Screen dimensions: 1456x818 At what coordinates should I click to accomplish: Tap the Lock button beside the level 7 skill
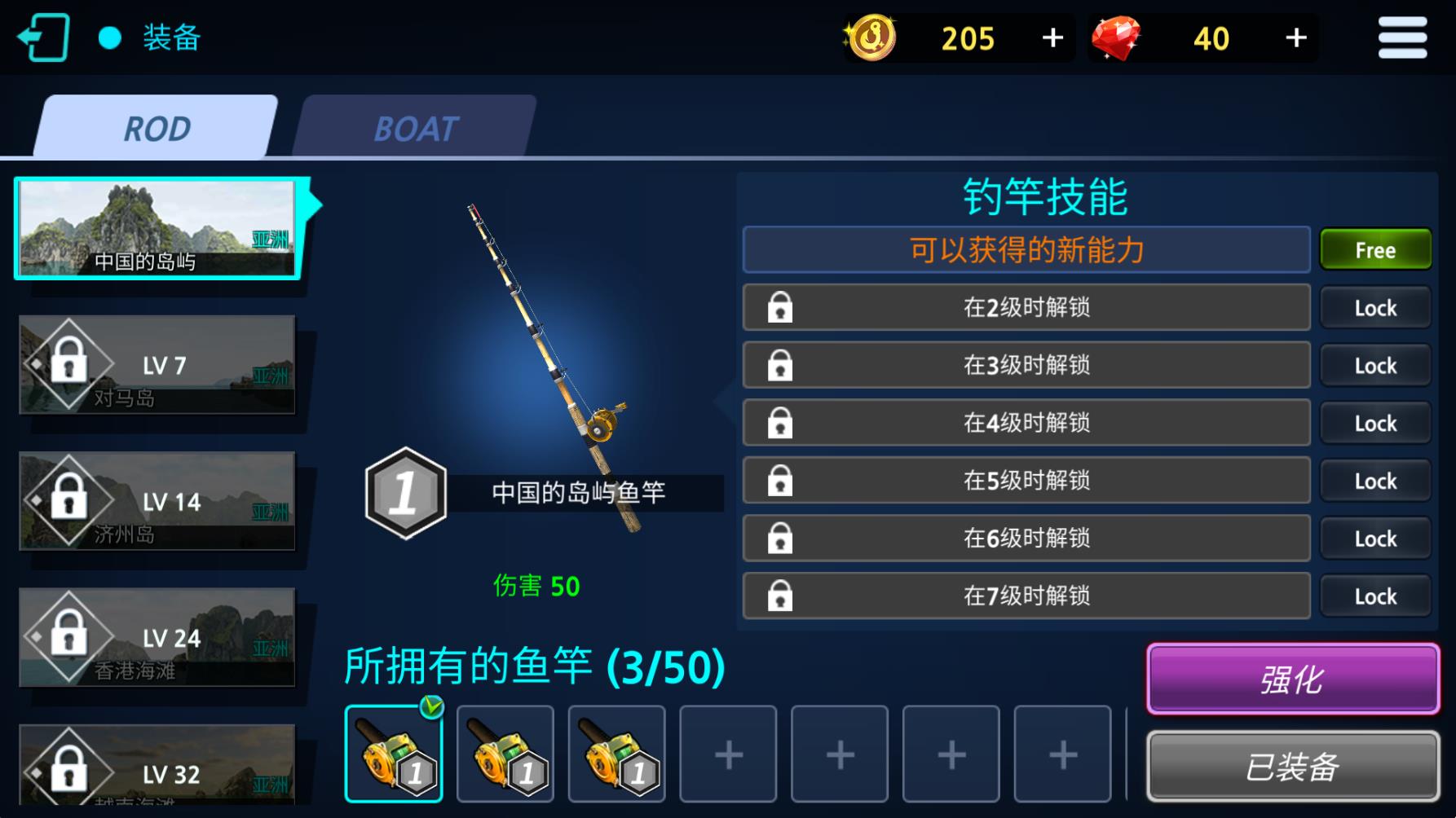[x=1375, y=596]
